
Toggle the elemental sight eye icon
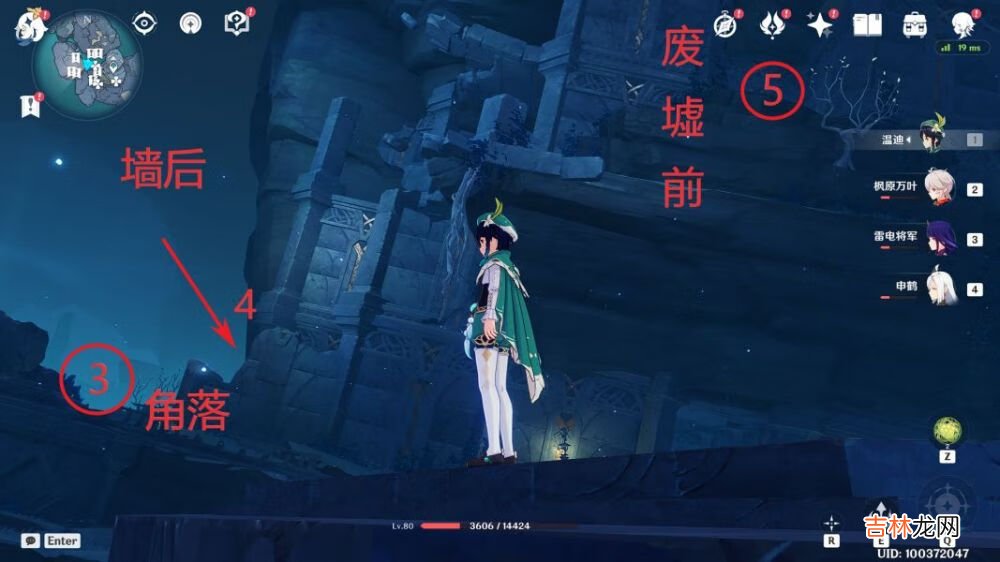click(146, 23)
